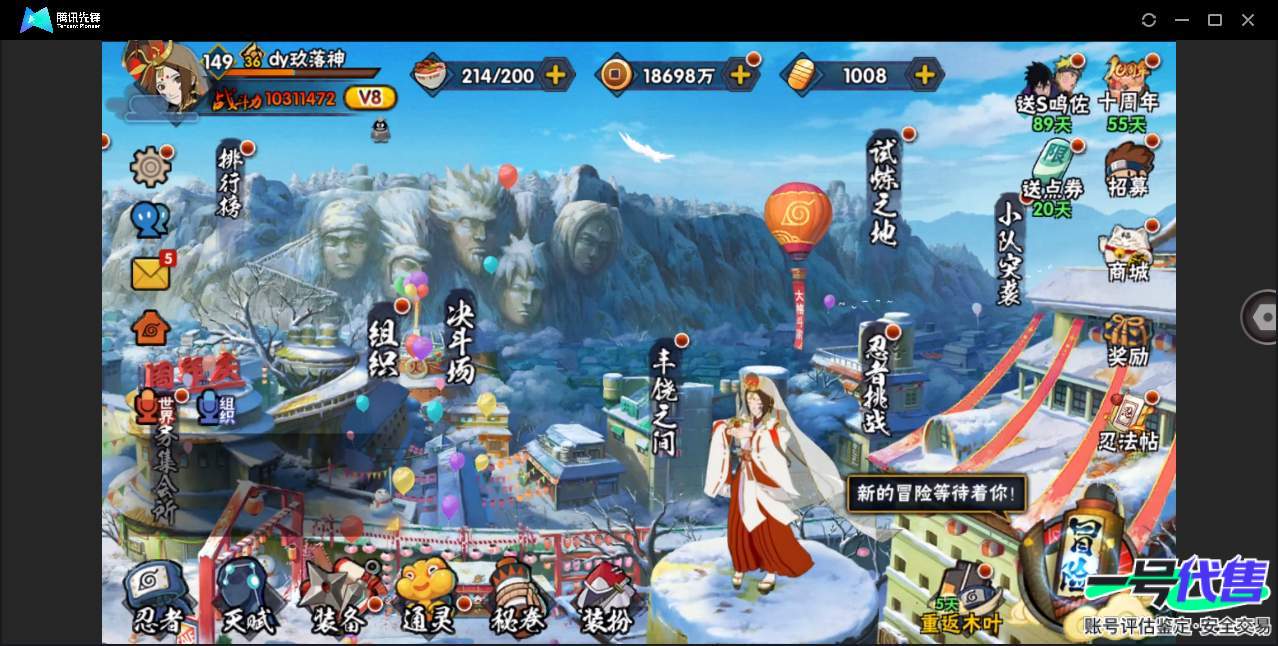1278x646 pixels.
Task: Open the mail envelope inbox
Action: click(x=150, y=273)
